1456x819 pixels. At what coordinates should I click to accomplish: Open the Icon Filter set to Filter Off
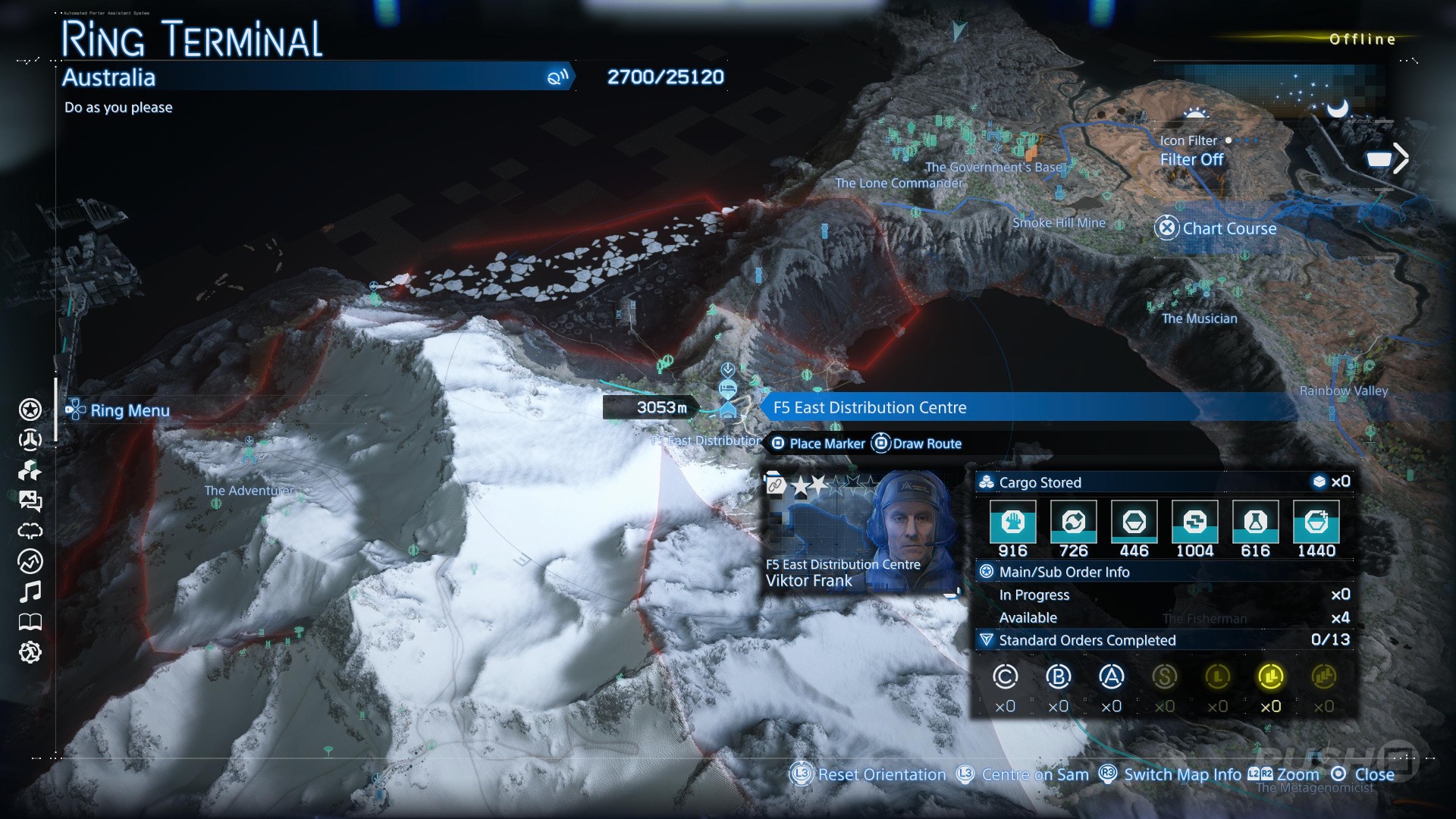tap(1191, 151)
